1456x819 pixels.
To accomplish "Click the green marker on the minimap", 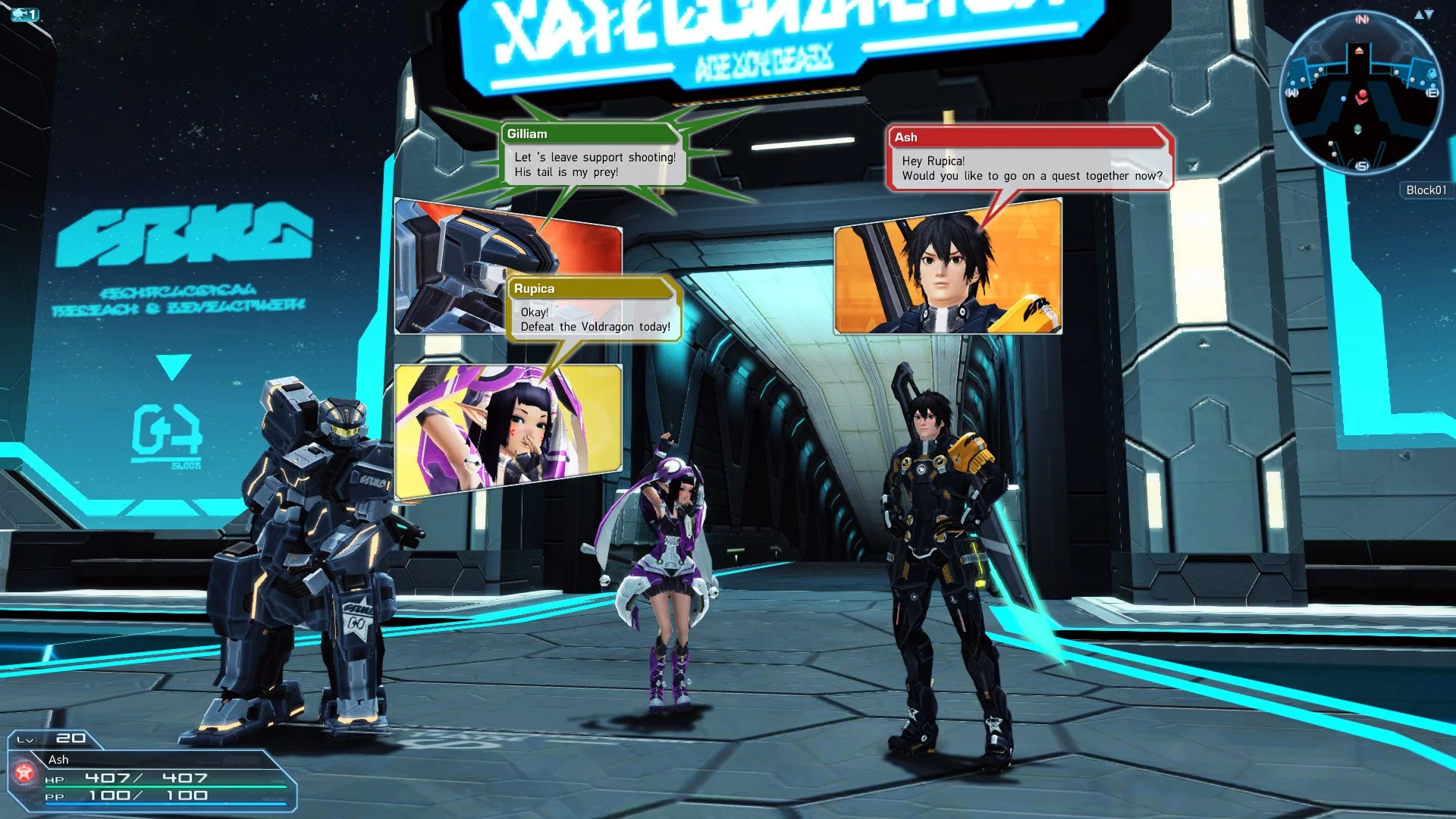I will click(1357, 129).
